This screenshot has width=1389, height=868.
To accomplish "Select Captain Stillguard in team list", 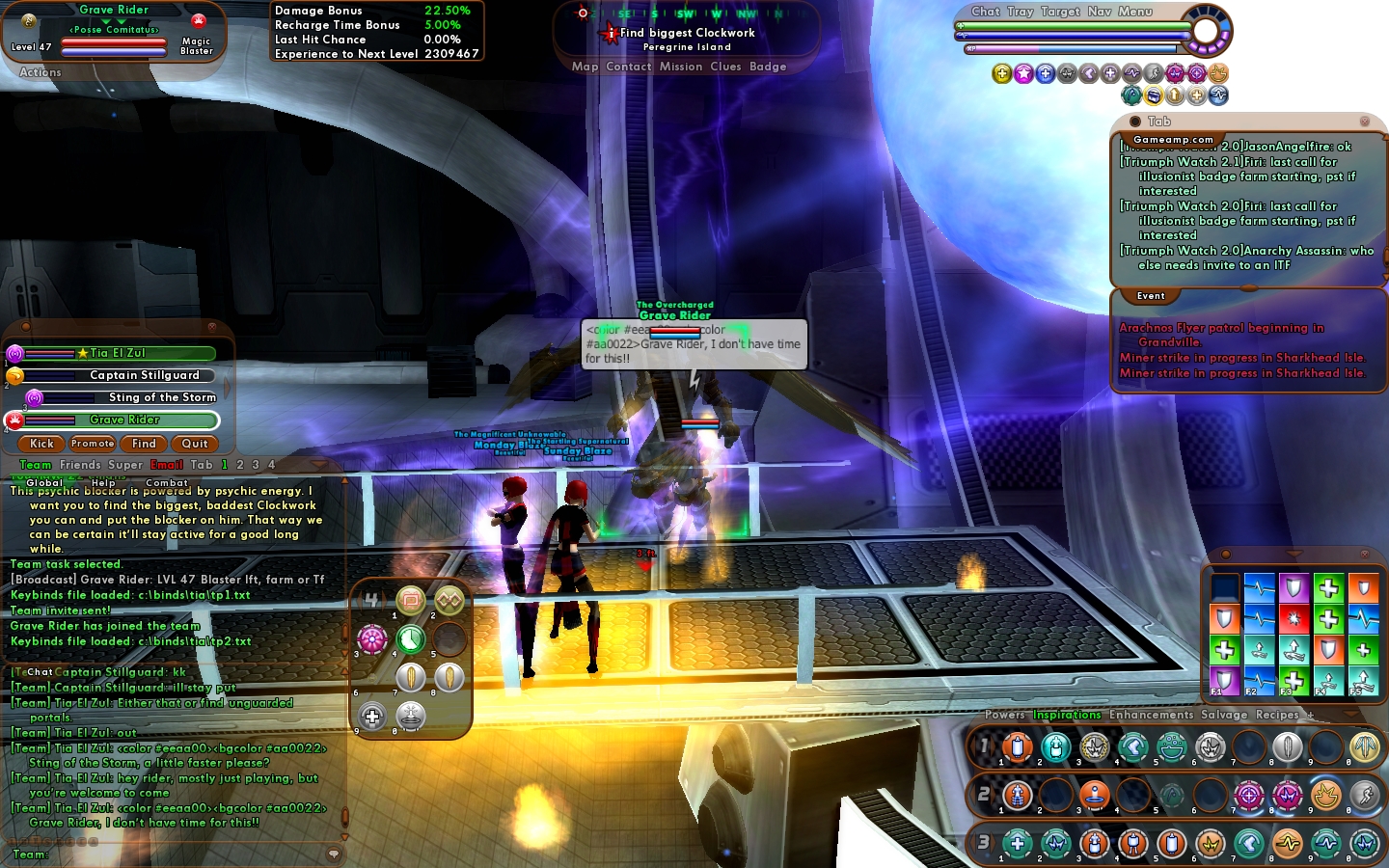I will pos(144,375).
